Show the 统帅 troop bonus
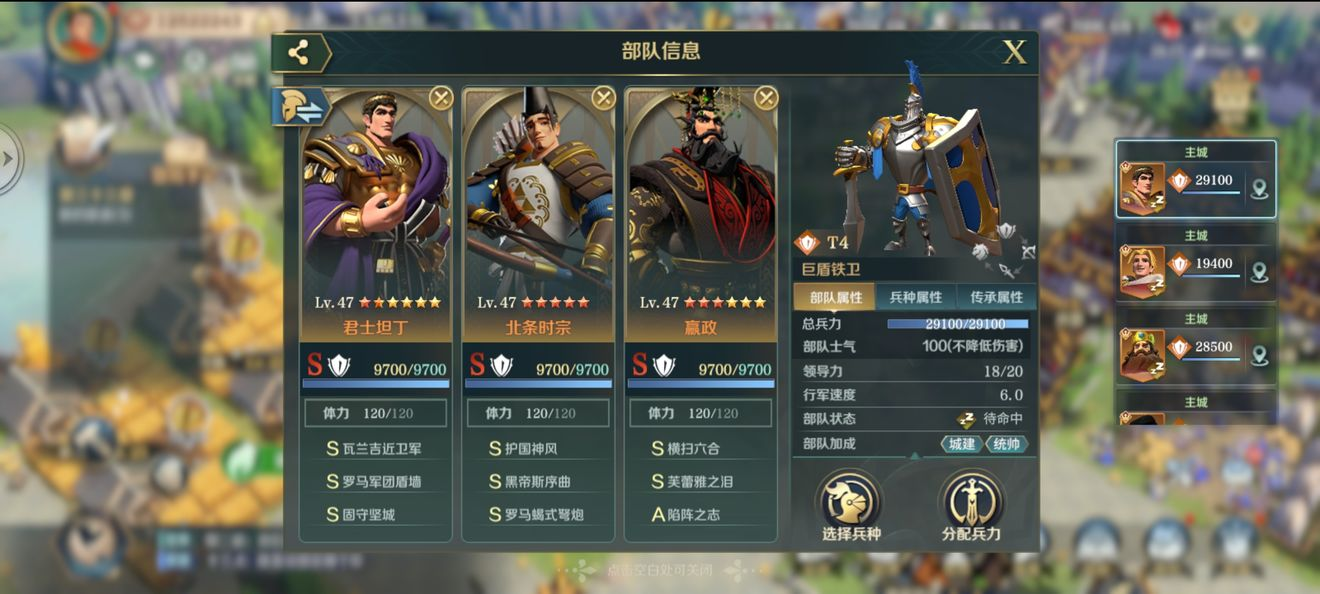This screenshot has height=594, width=1320. point(1006,444)
